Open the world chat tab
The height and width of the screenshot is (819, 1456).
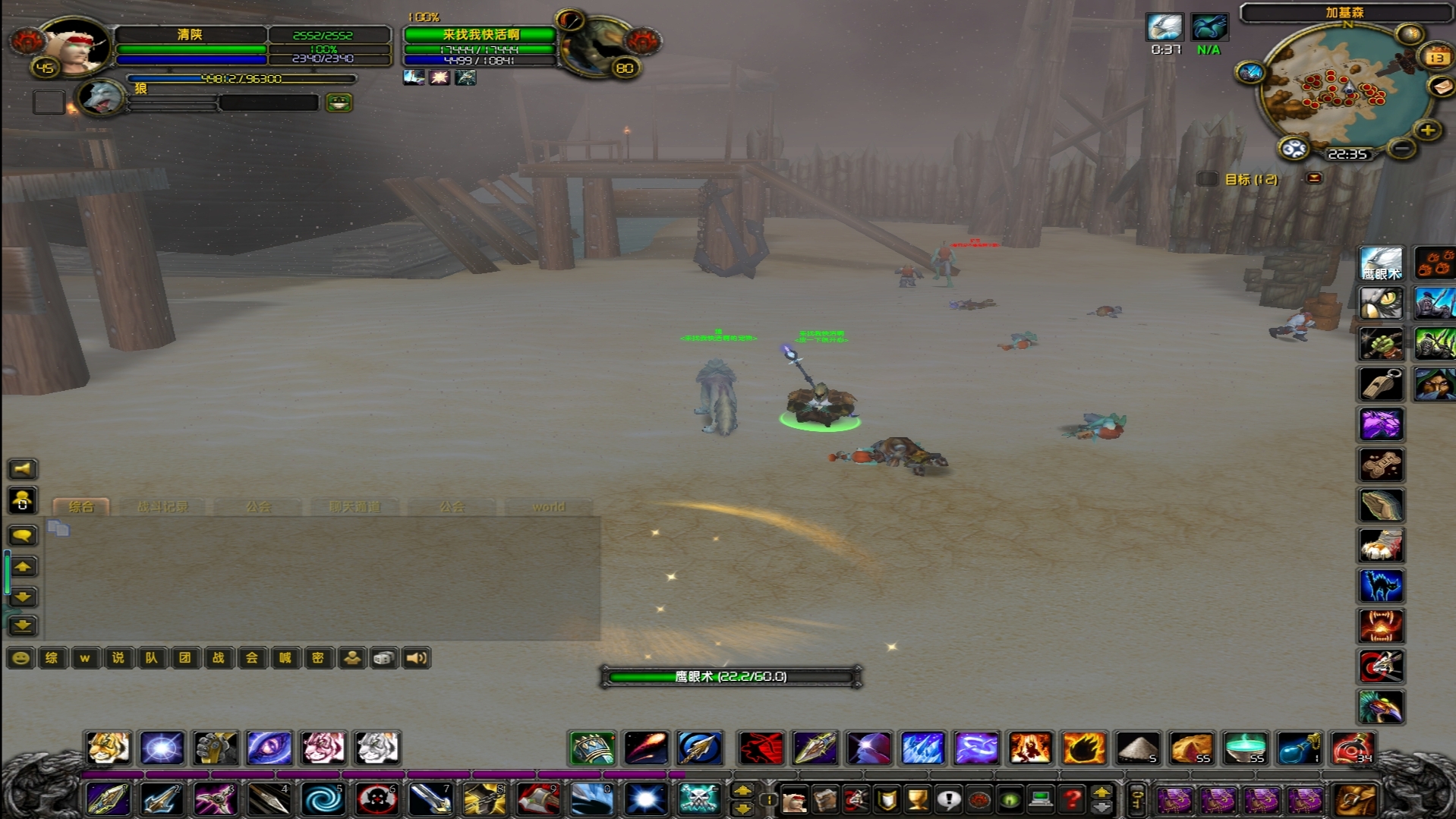point(548,506)
